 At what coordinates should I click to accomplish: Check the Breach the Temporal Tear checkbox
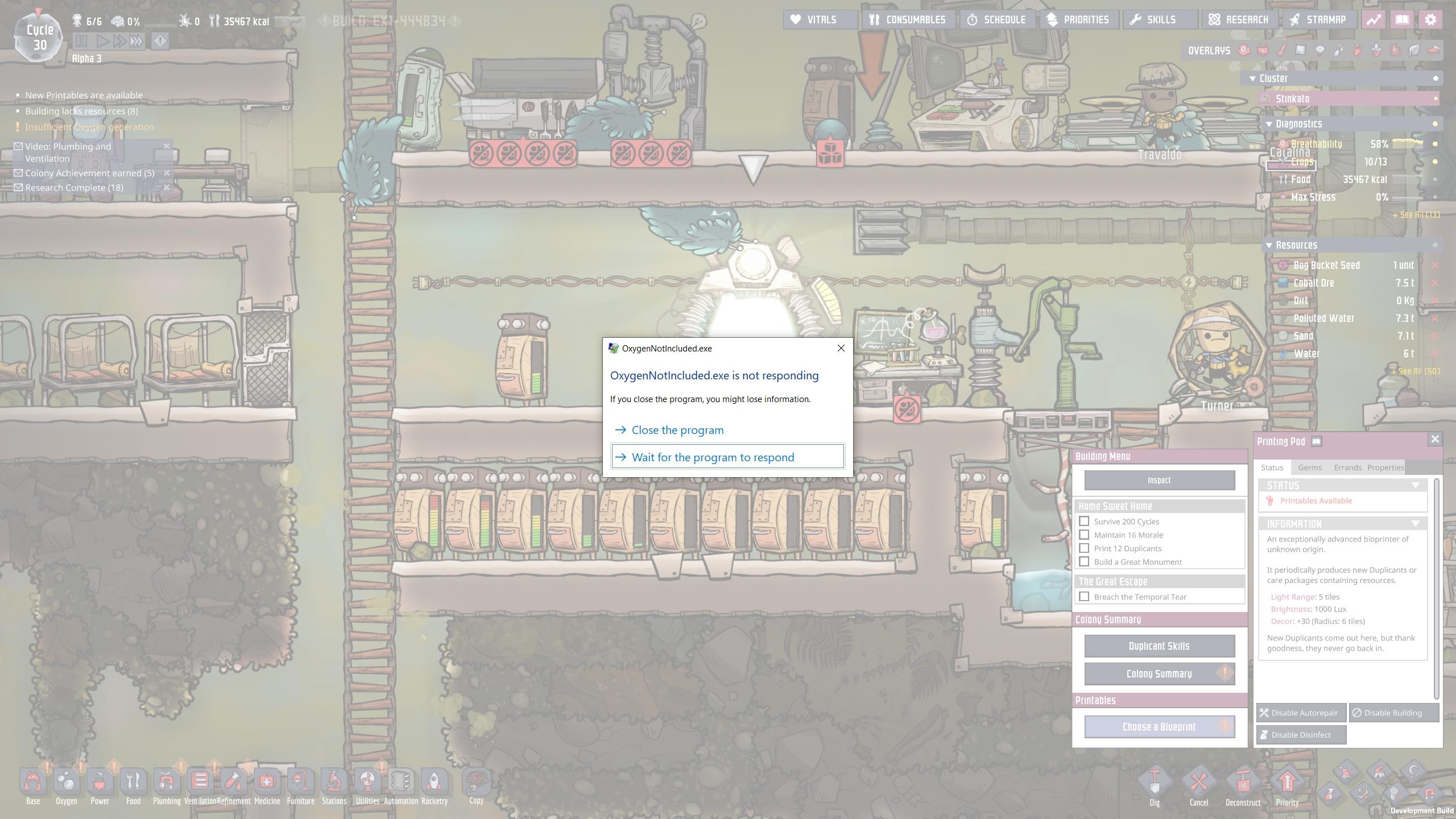(1085, 596)
